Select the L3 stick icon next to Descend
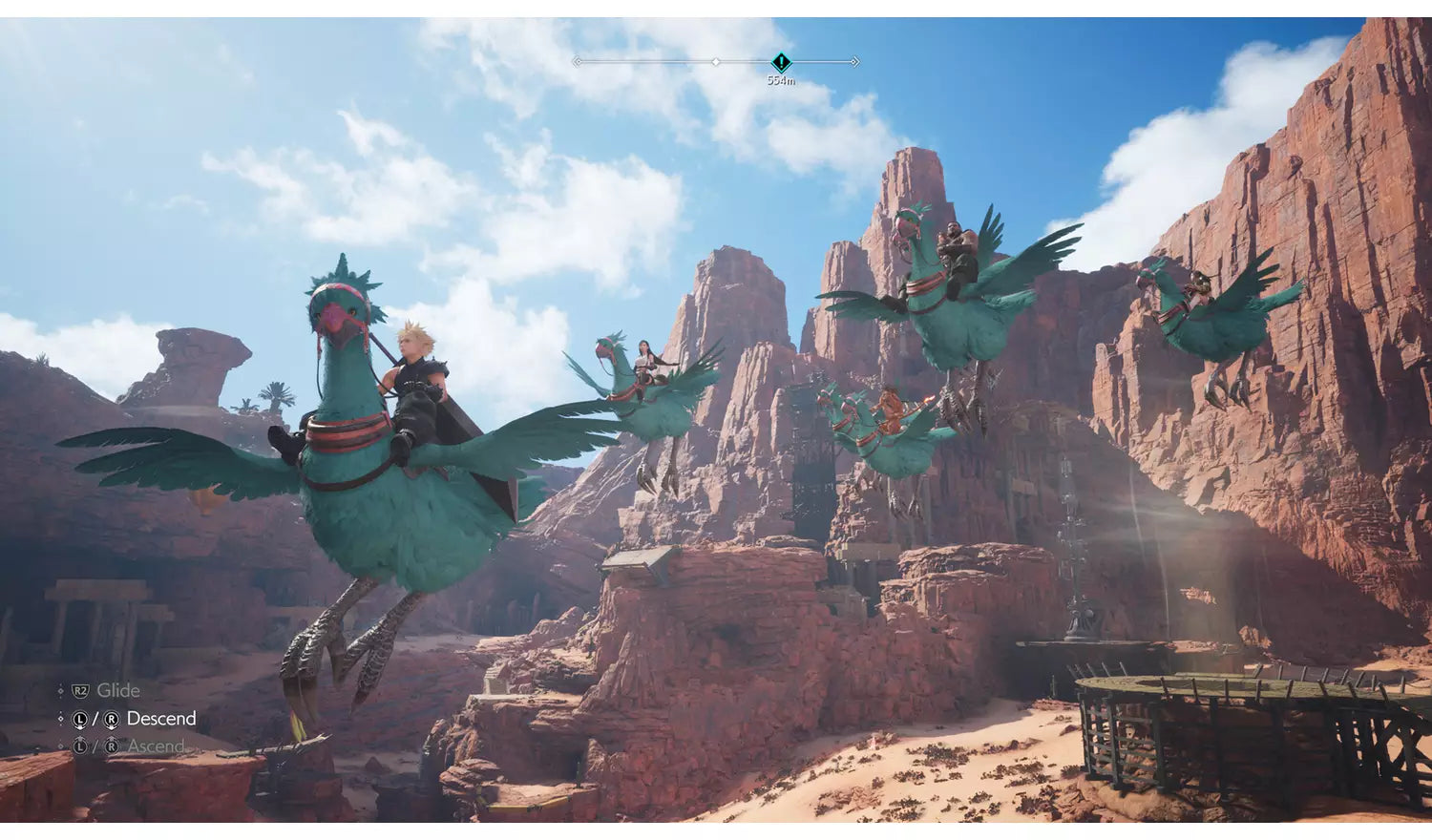 click(80, 719)
